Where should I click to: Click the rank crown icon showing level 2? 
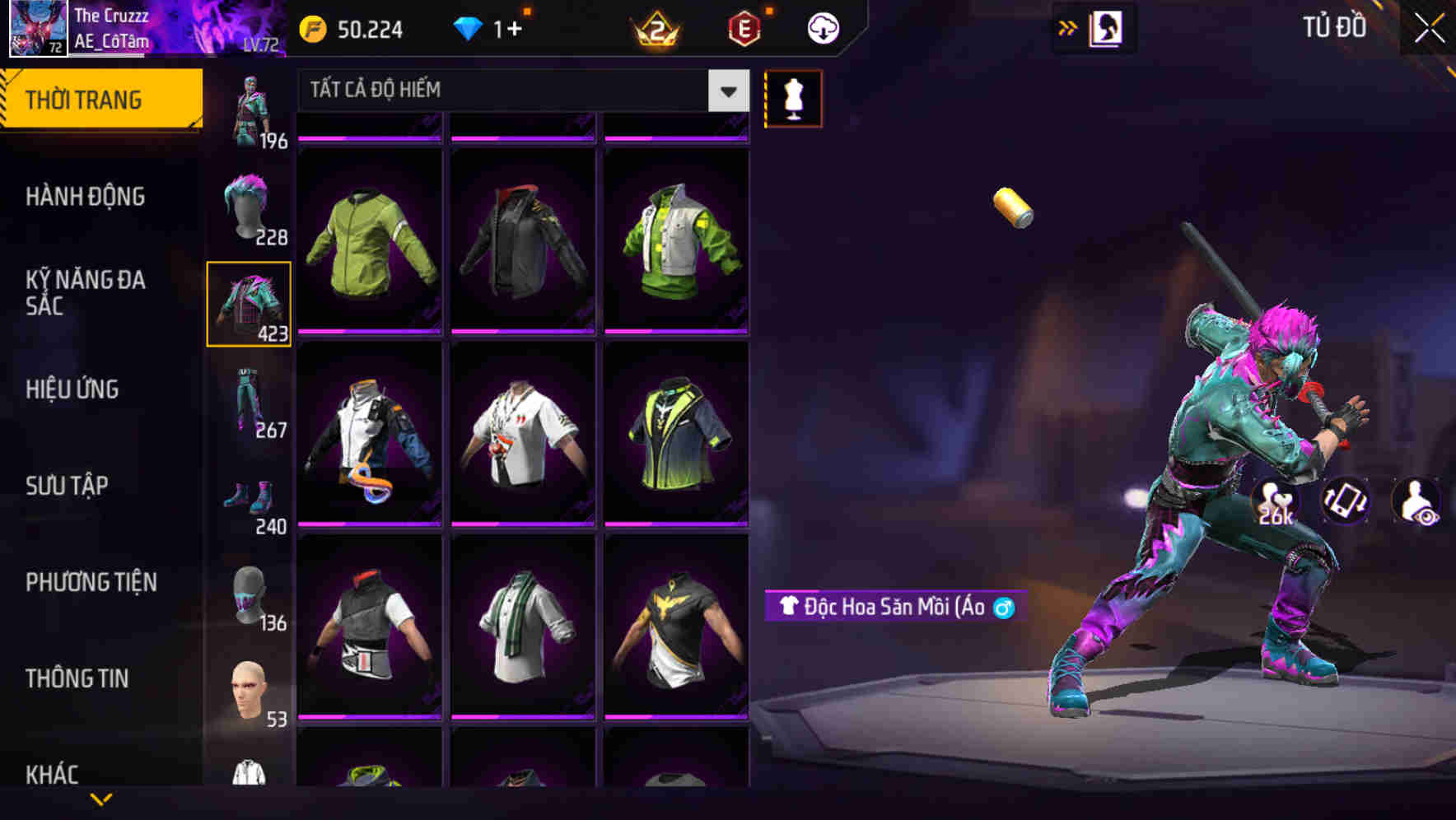pos(653,27)
